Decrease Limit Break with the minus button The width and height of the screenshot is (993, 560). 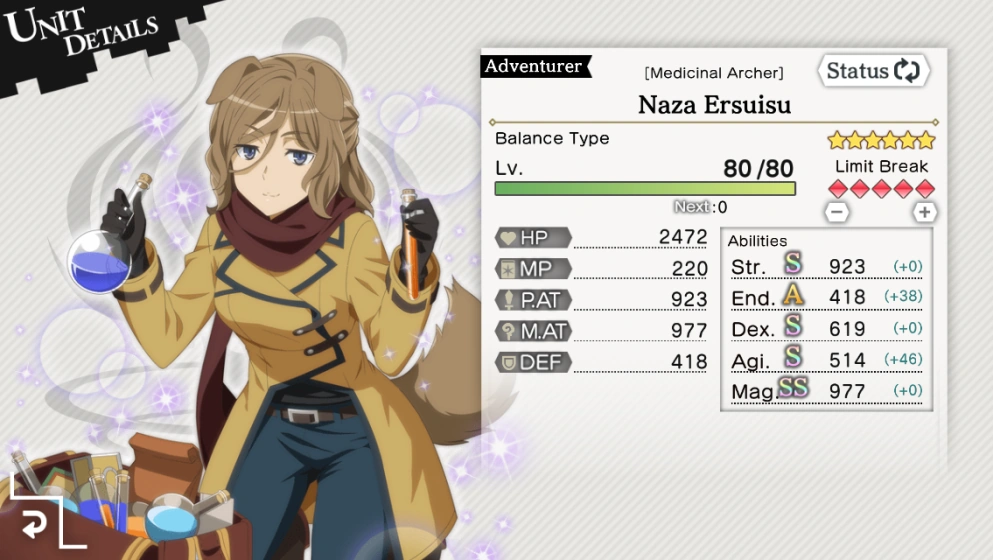(x=838, y=212)
